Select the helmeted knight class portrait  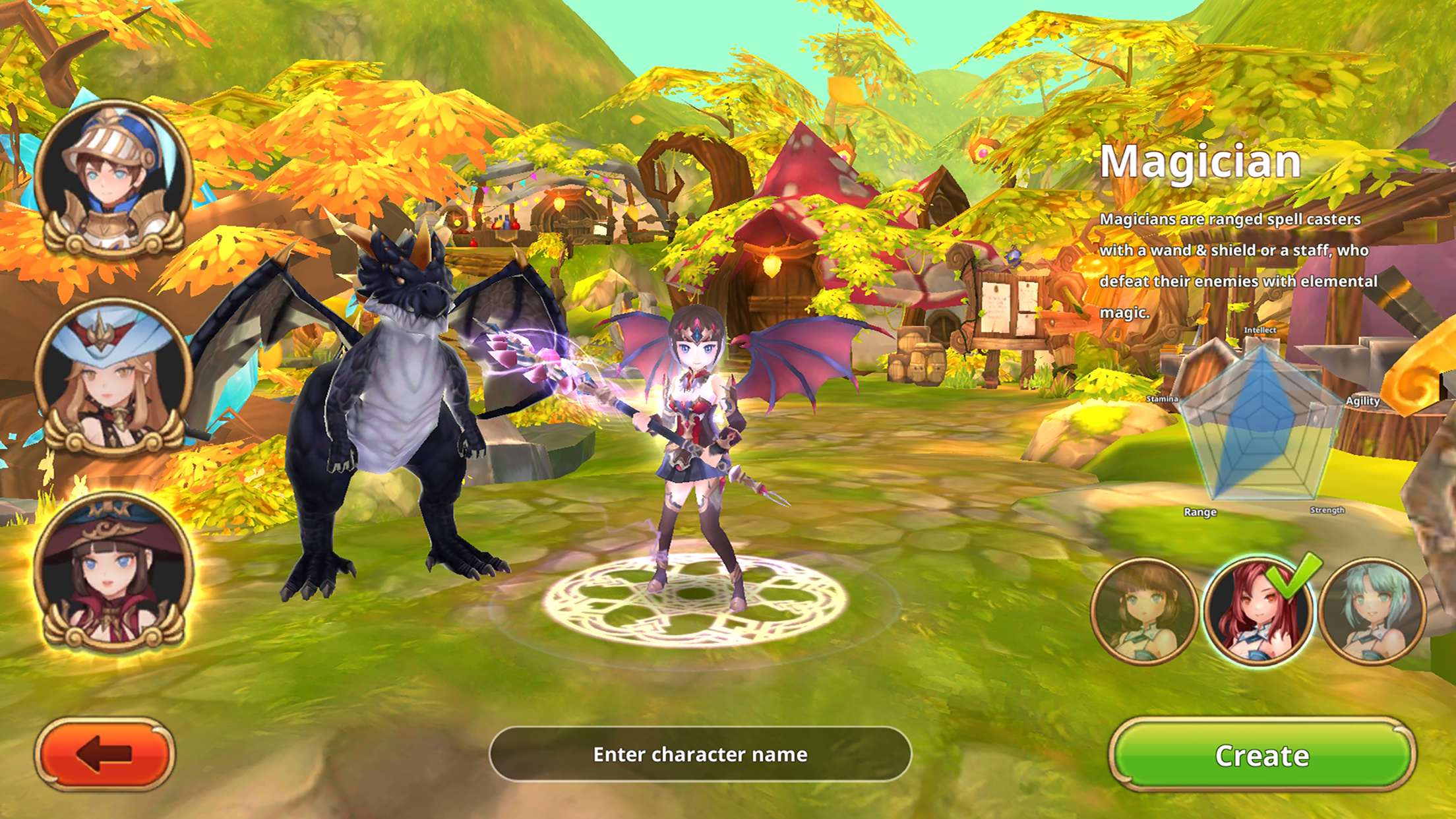[113, 178]
